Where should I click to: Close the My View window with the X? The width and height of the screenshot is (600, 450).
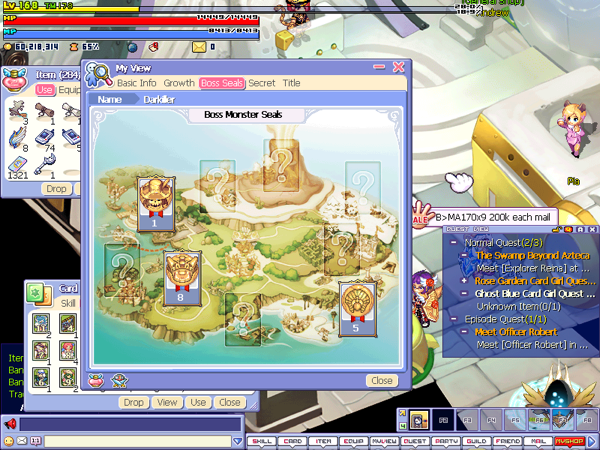[398, 67]
